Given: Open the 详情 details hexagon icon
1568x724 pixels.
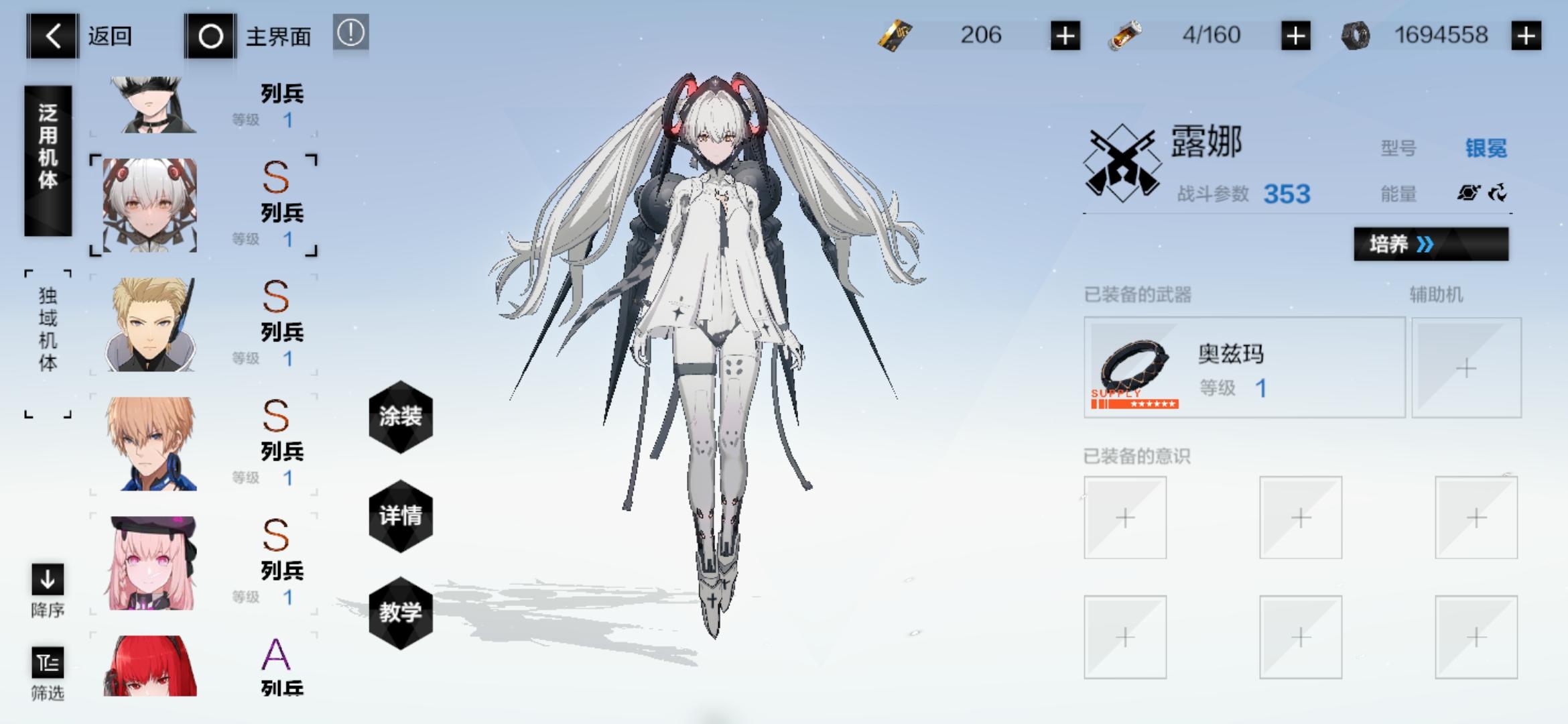Looking at the screenshot, I should click(399, 515).
